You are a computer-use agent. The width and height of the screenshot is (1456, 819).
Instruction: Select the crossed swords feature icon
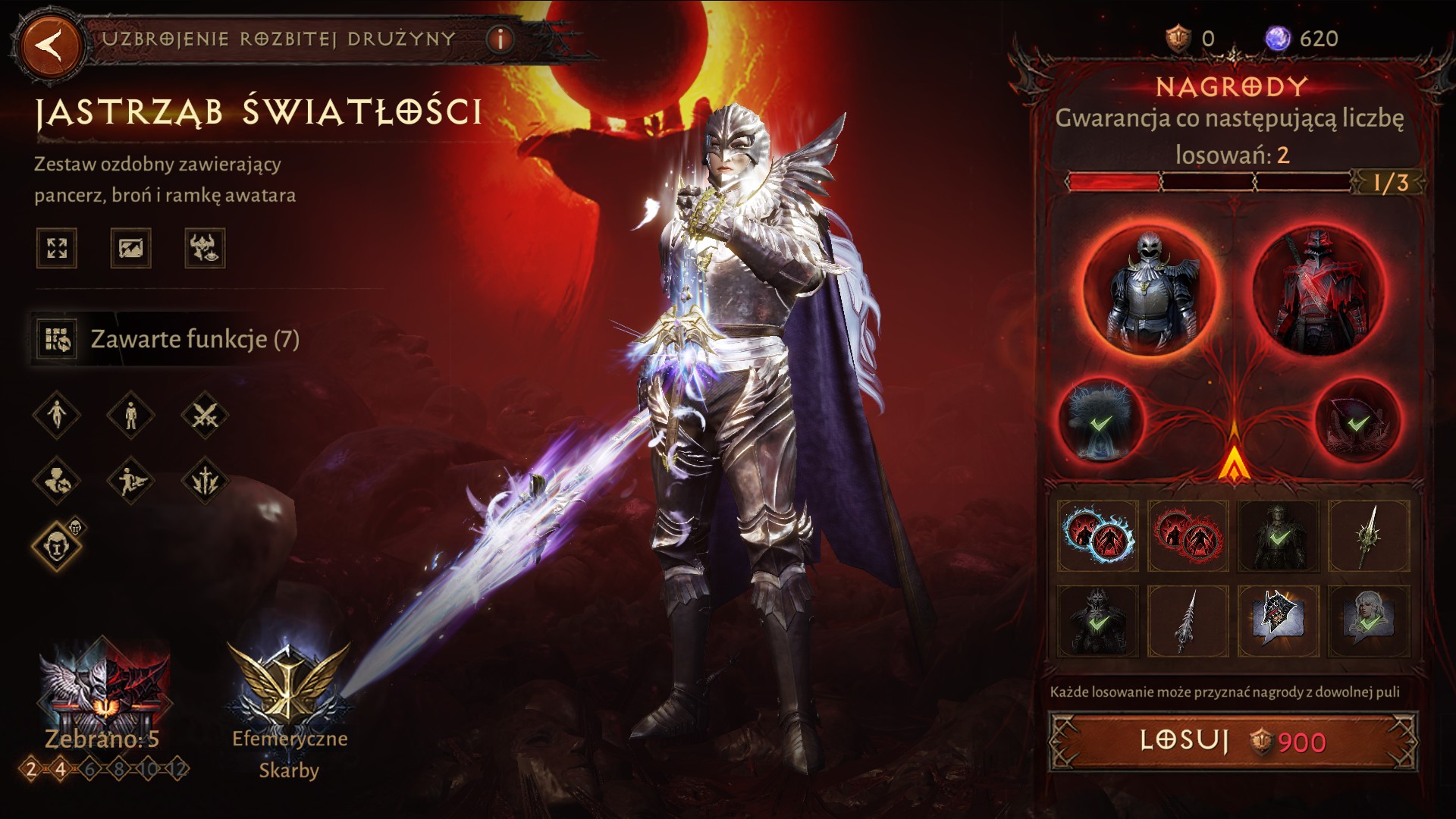(205, 416)
